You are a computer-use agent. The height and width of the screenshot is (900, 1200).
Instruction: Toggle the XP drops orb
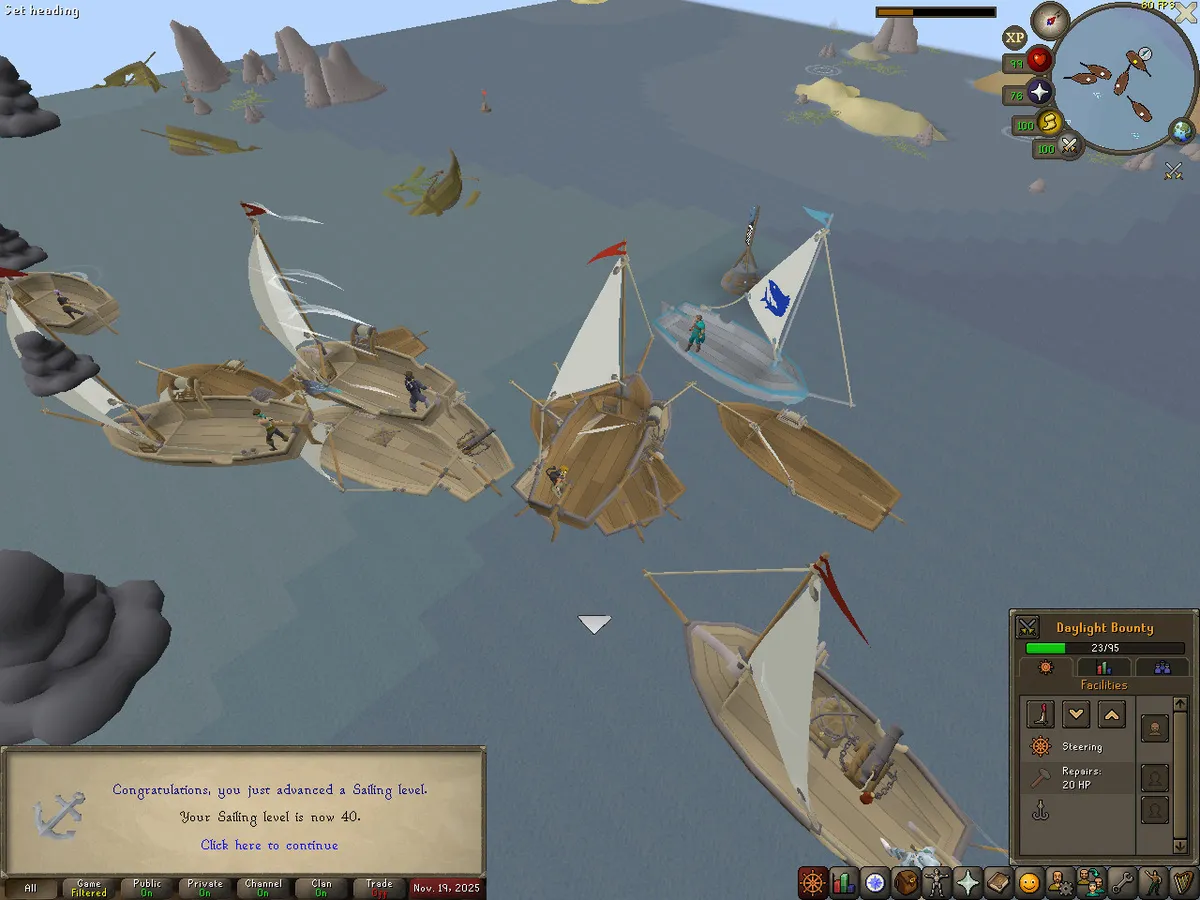(x=1015, y=38)
